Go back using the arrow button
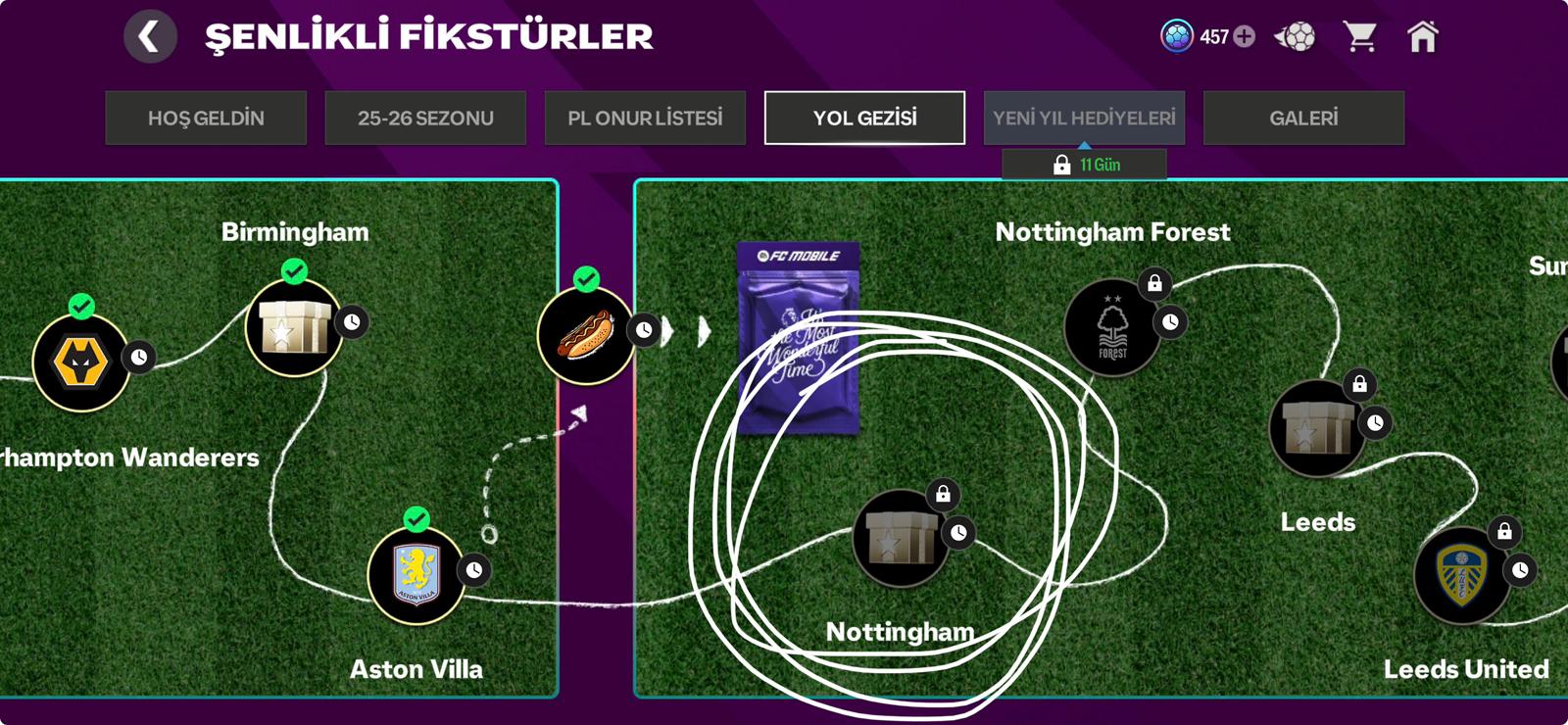 tap(150, 37)
